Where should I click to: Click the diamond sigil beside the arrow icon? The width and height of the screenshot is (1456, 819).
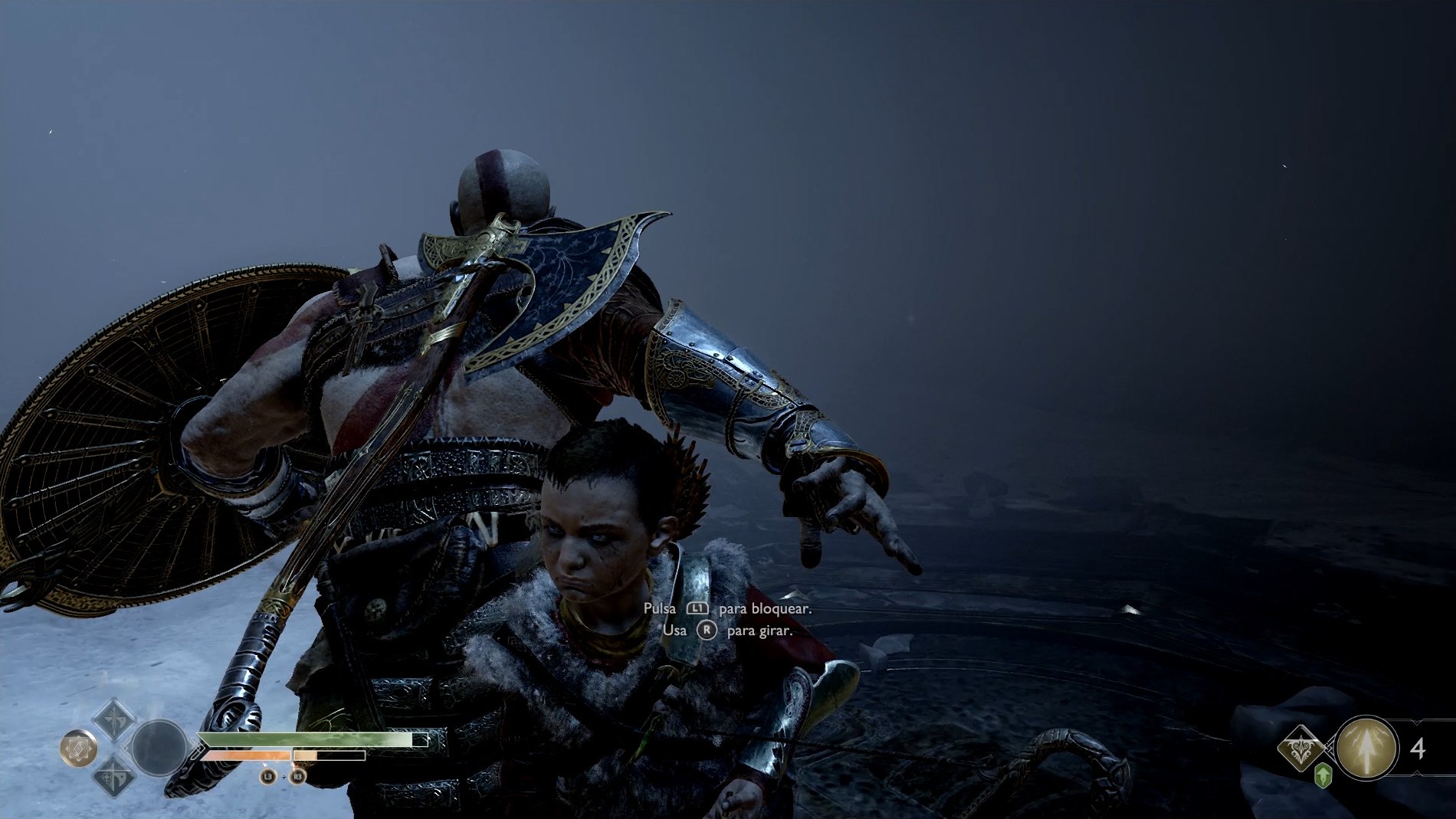pyautogui.click(x=1300, y=747)
